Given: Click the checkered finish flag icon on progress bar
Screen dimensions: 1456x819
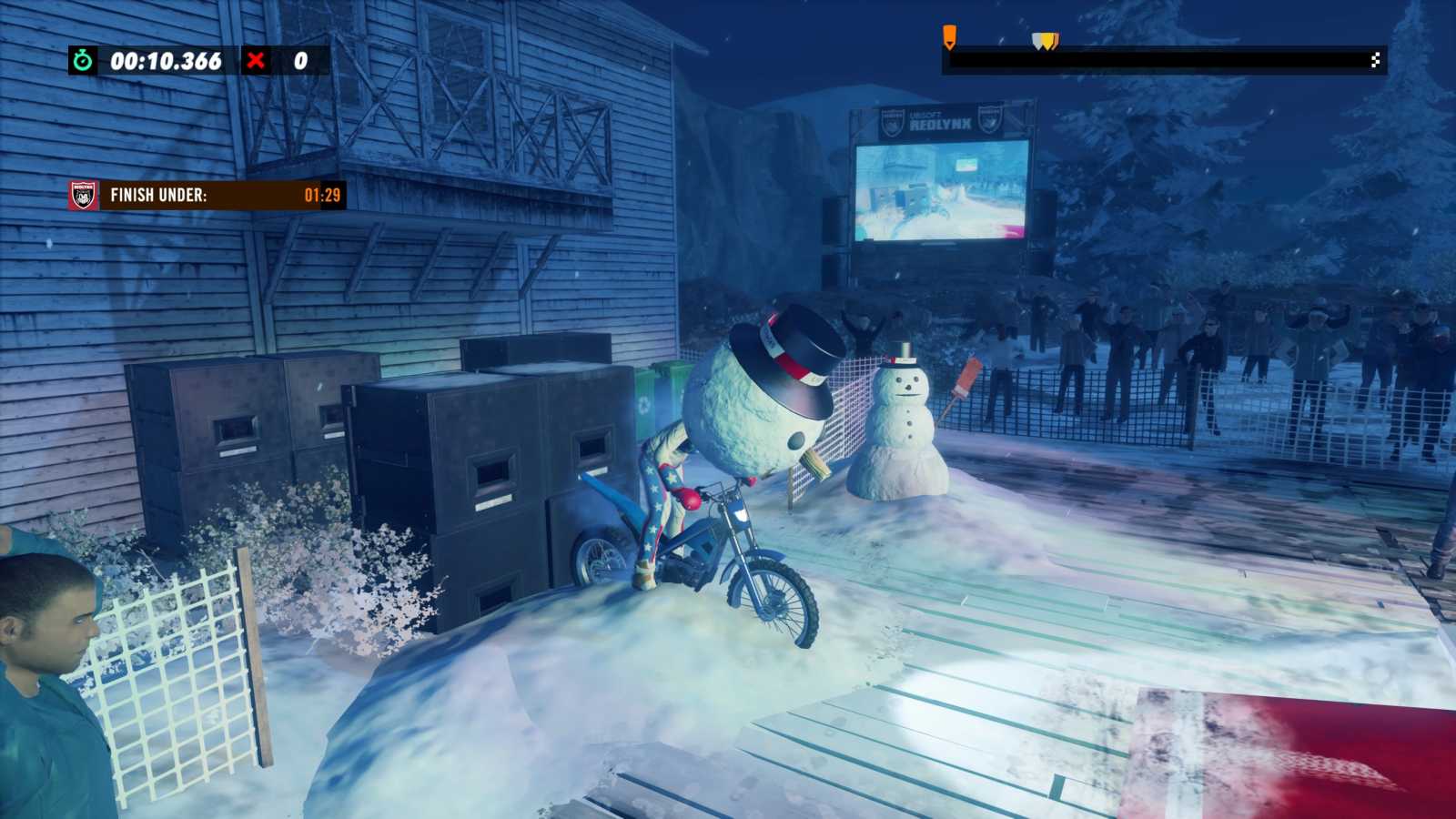Looking at the screenshot, I should click(x=1375, y=58).
